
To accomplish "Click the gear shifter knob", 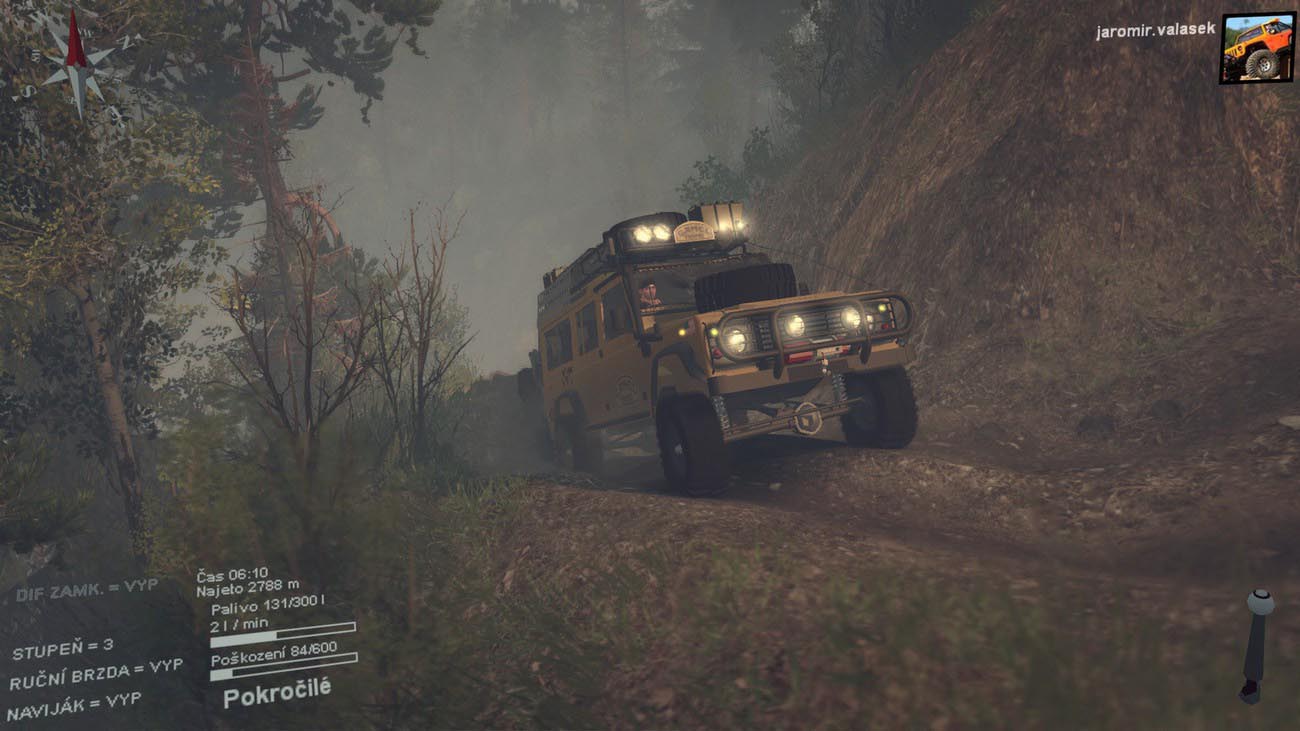I will [x=1260, y=603].
